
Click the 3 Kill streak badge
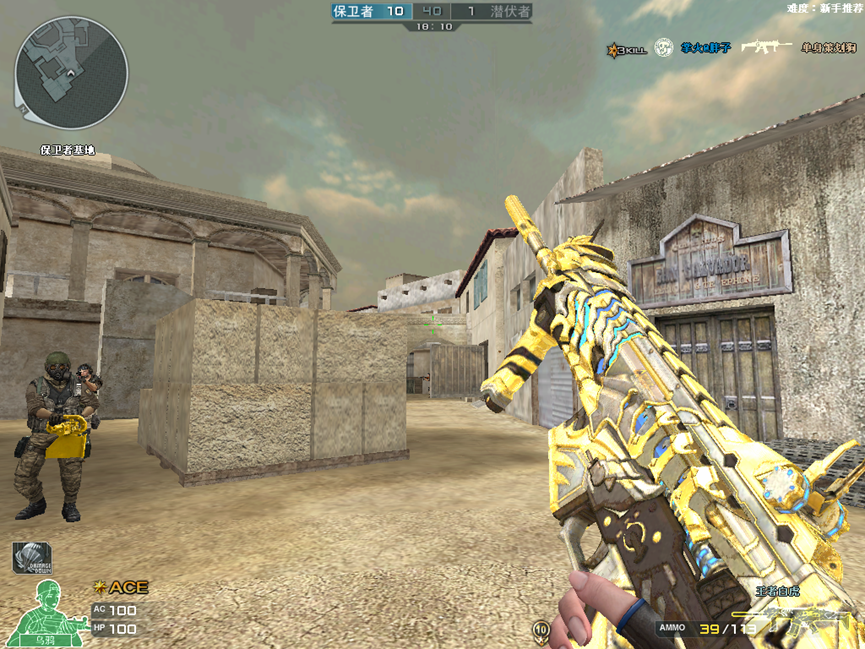click(x=627, y=48)
